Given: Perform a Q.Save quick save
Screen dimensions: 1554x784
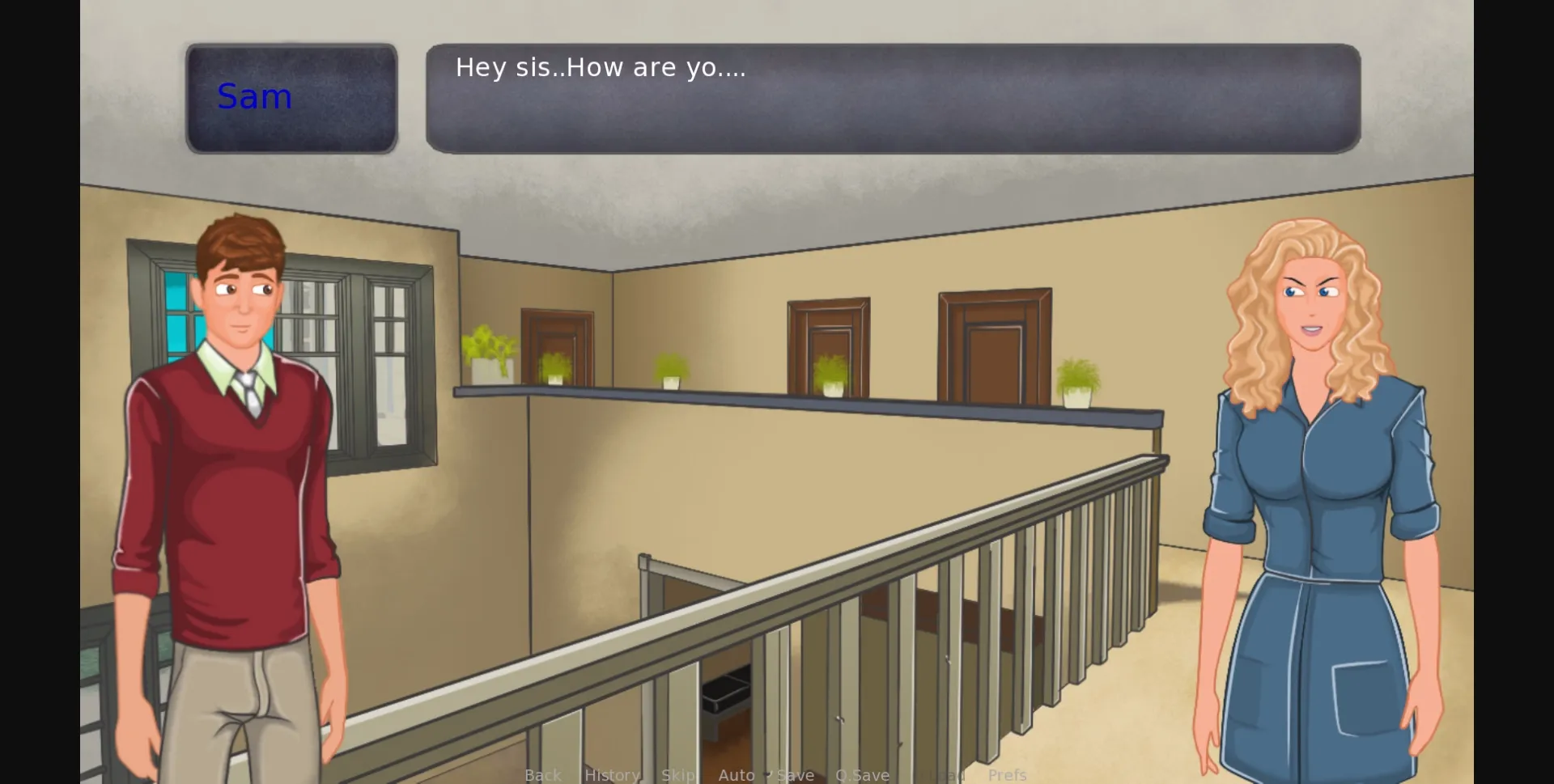Looking at the screenshot, I should click(x=863, y=774).
